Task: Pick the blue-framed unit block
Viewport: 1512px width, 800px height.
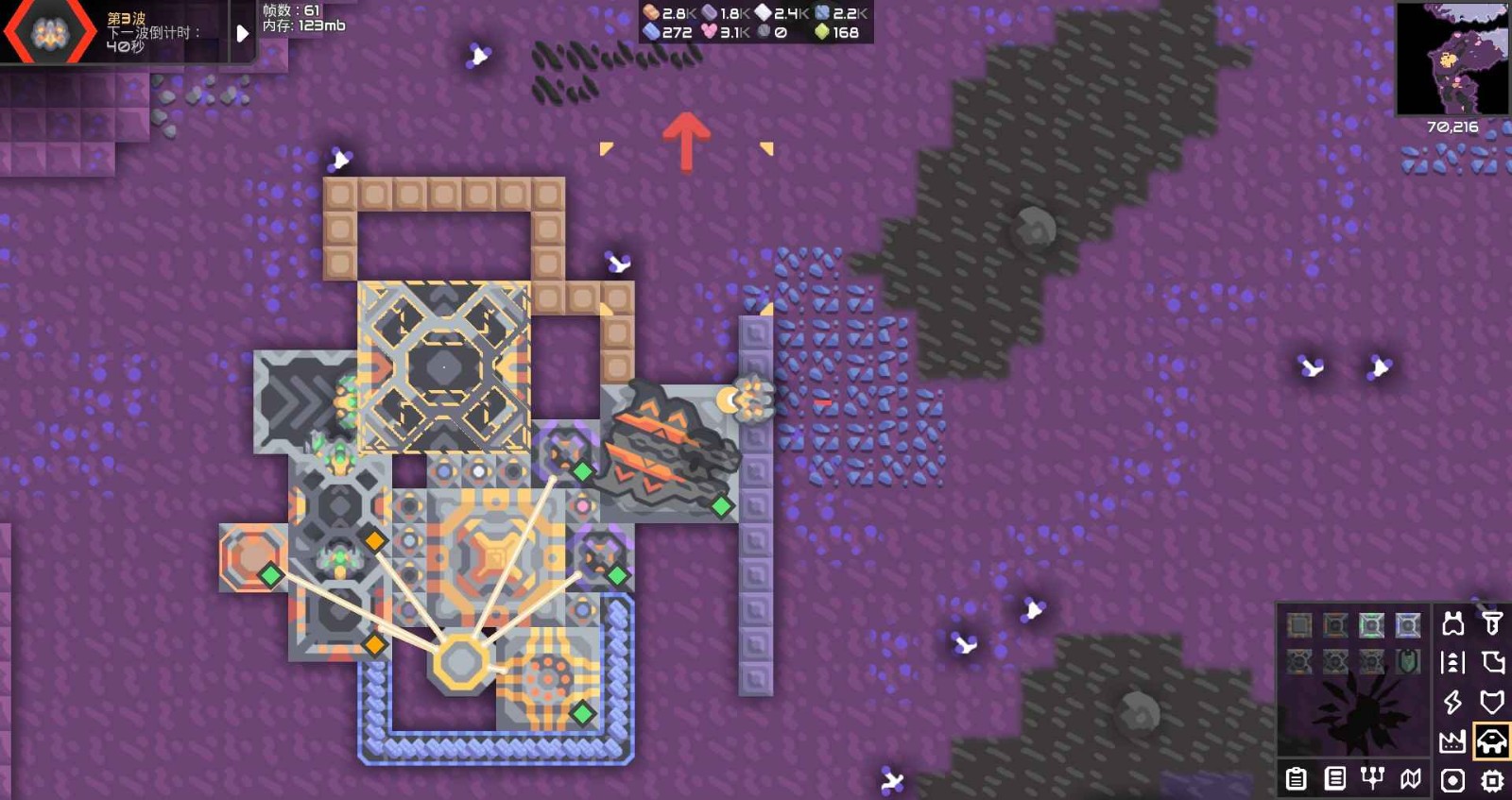Action: (1408, 625)
